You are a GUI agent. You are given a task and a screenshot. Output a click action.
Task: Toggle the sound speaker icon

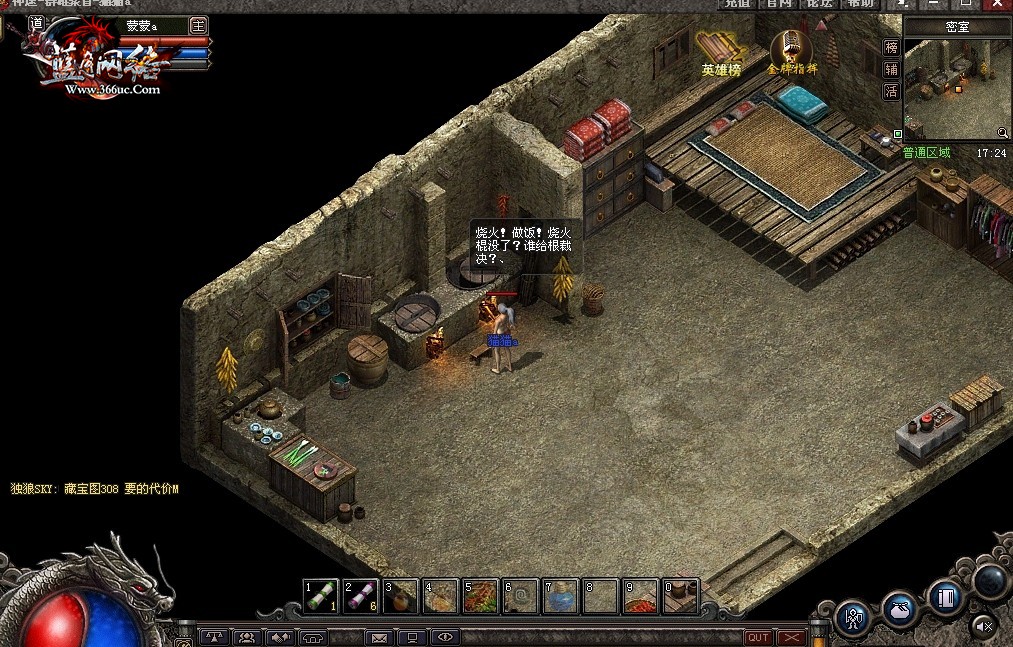coord(984,627)
